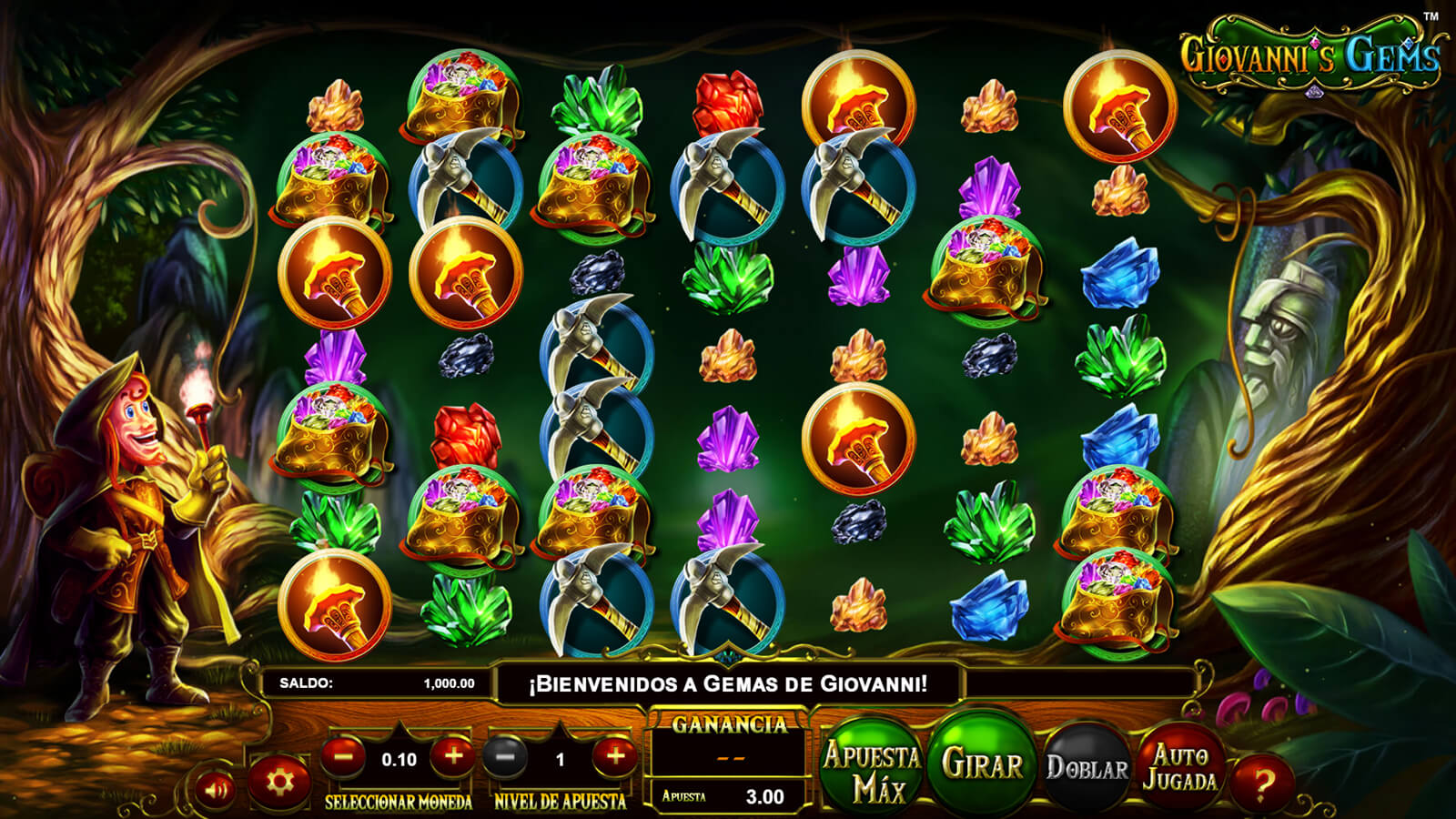1456x819 pixels.
Task: Lower the bet level (Nivel de Apuesta)
Action: click(505, 756)
